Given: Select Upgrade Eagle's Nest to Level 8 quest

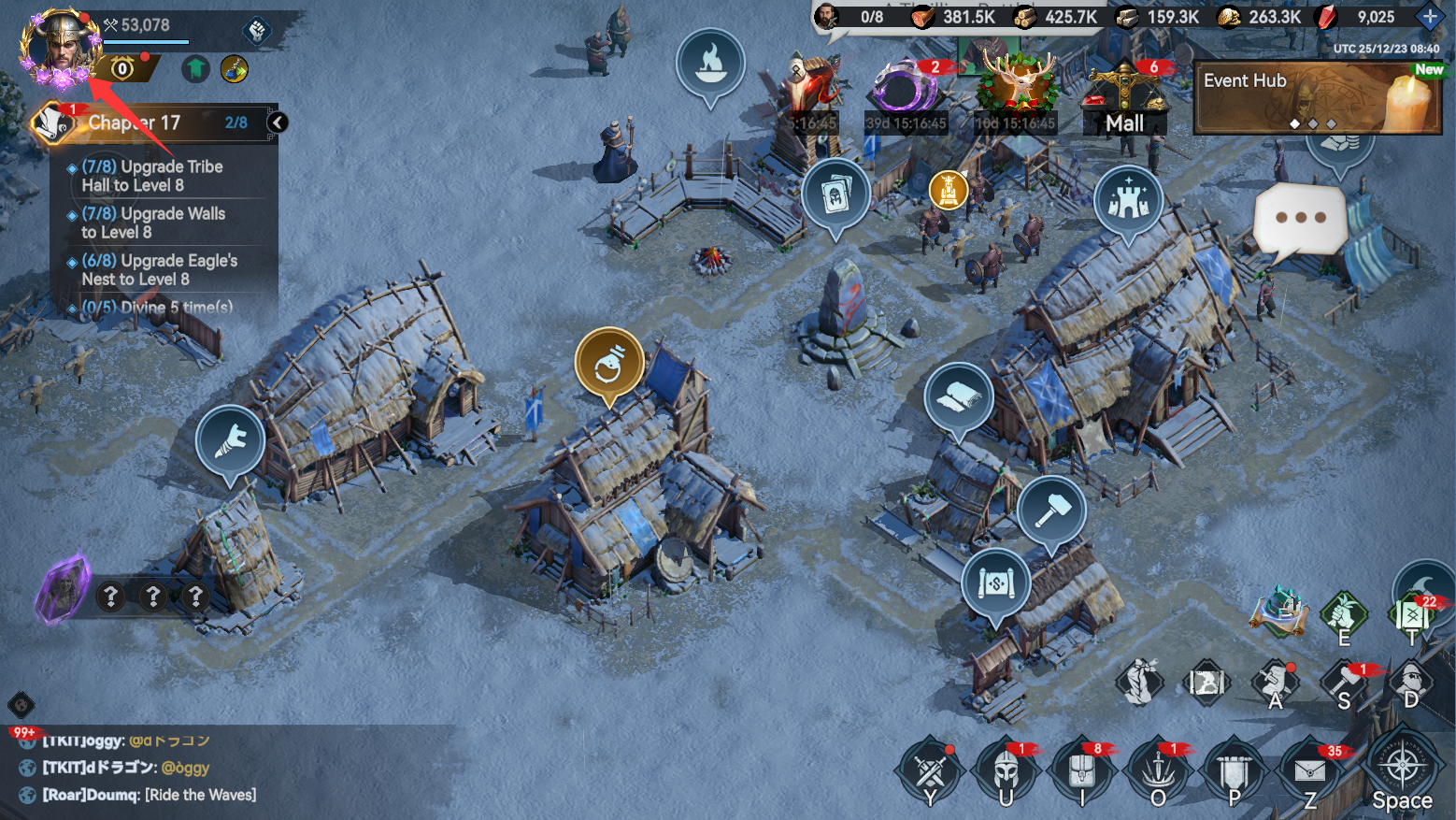Looking at the screenshot, I should (159, 269).
